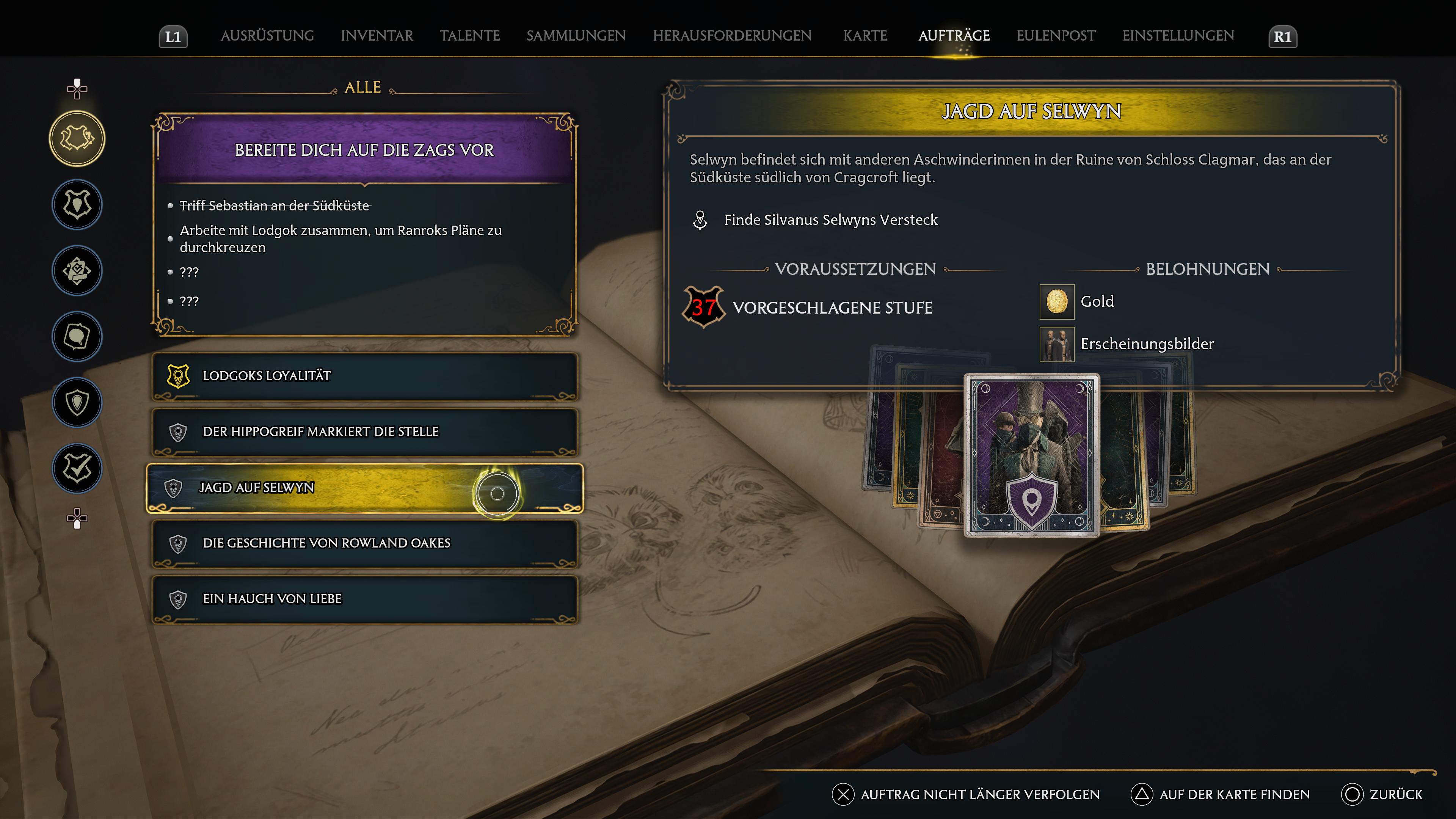Switch to the Ausrüstung tab
This screenshot has height=819, width=1456.
coord(267,36)
